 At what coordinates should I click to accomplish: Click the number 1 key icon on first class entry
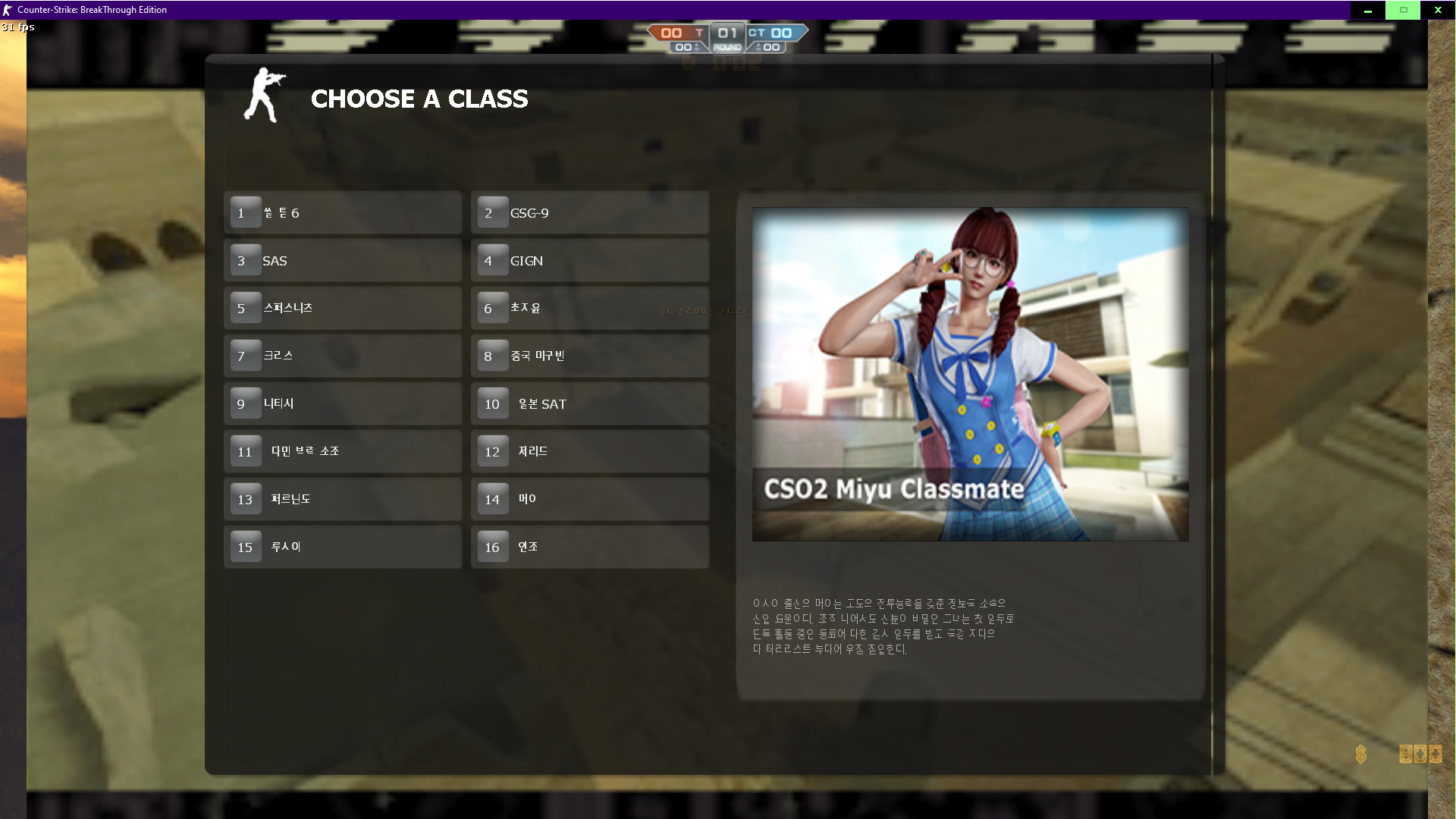[x=244, y=212]
